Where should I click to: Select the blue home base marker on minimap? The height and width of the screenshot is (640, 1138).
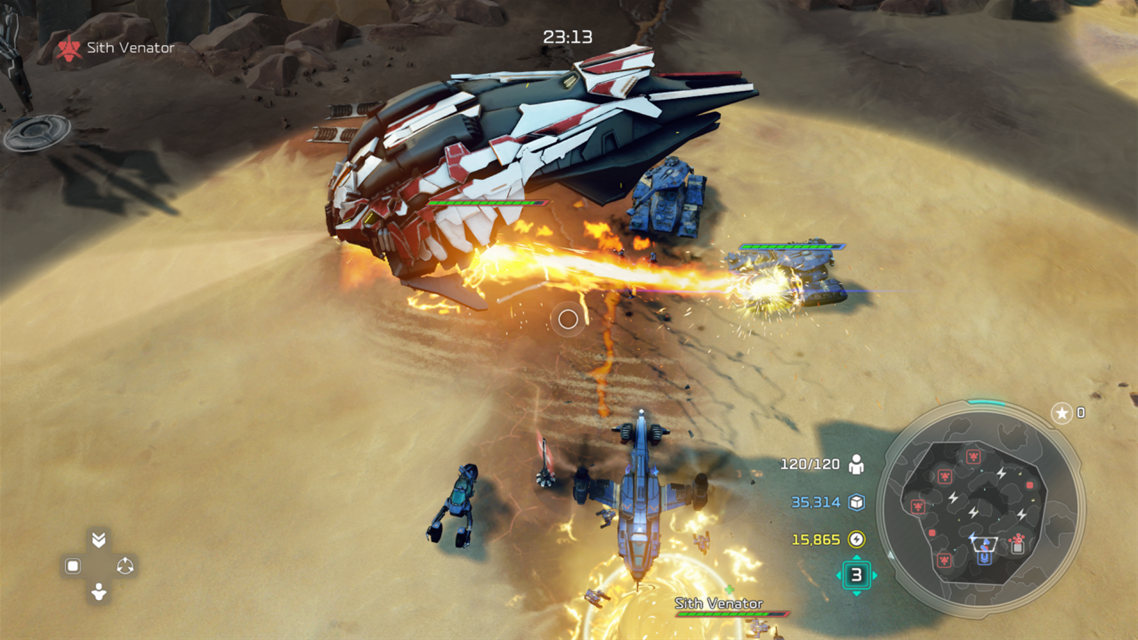click(985, 546)
